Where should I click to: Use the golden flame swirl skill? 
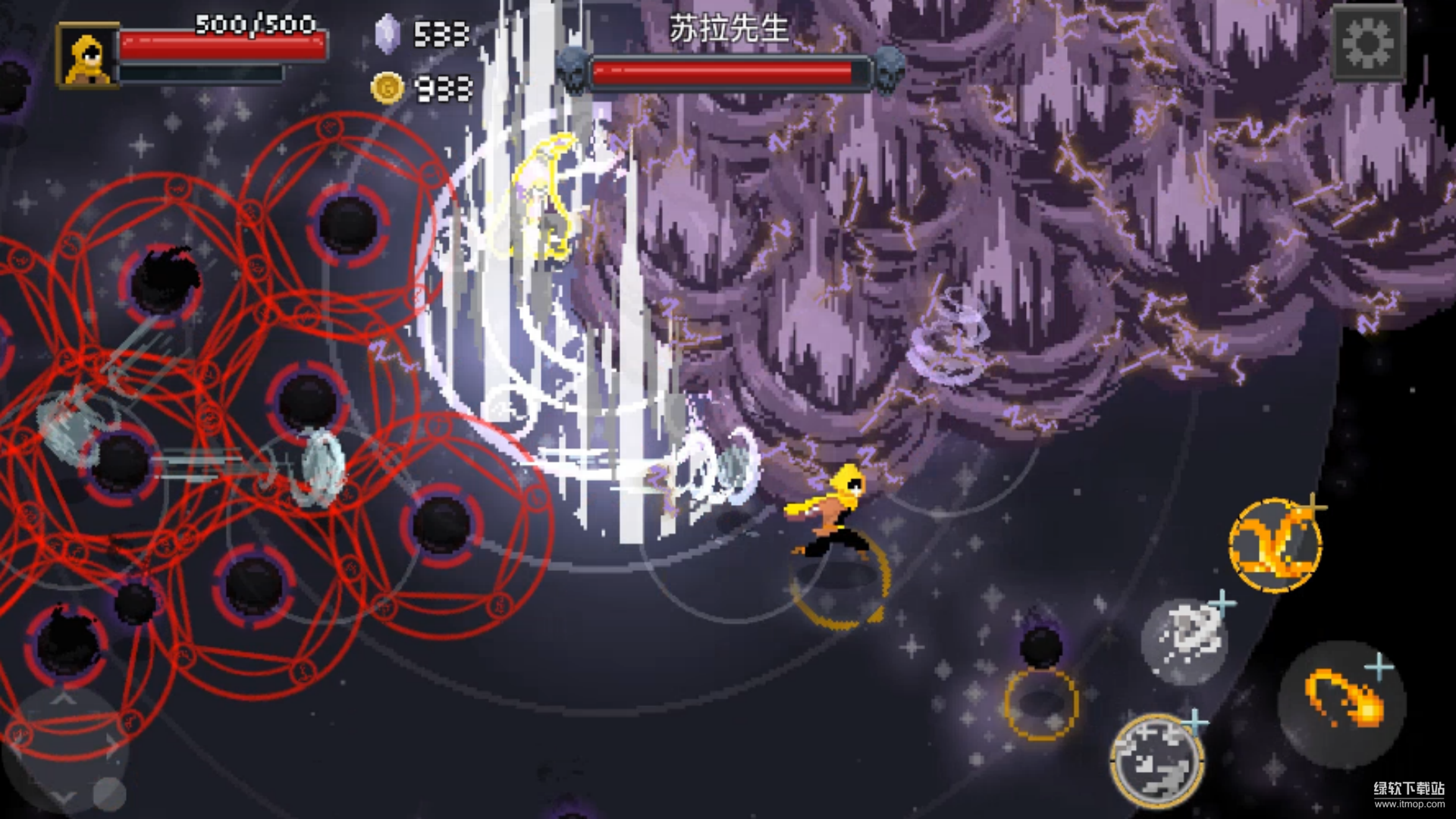click(1276, 544)
